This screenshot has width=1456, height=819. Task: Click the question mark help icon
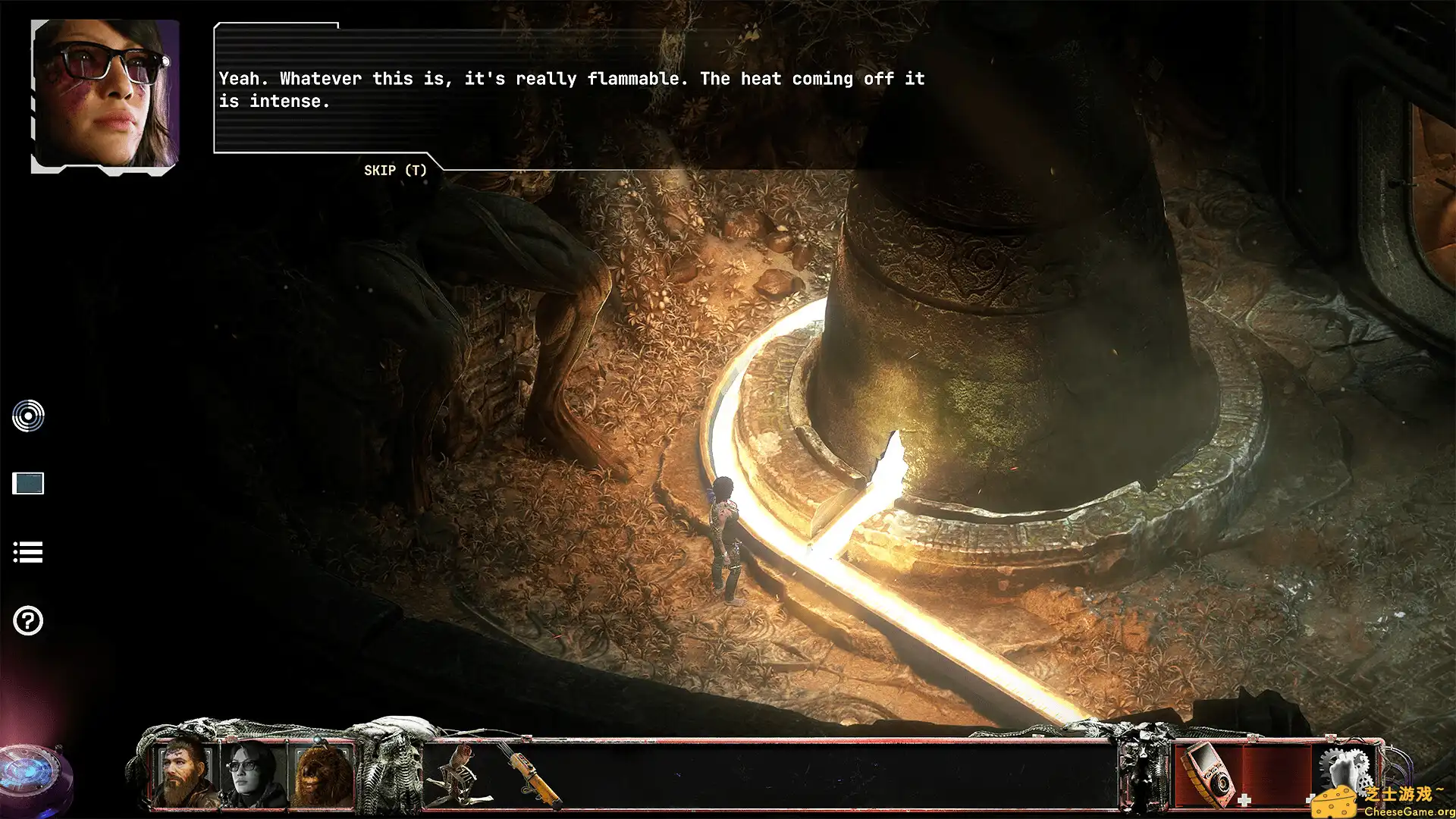[x=28, y=620]
